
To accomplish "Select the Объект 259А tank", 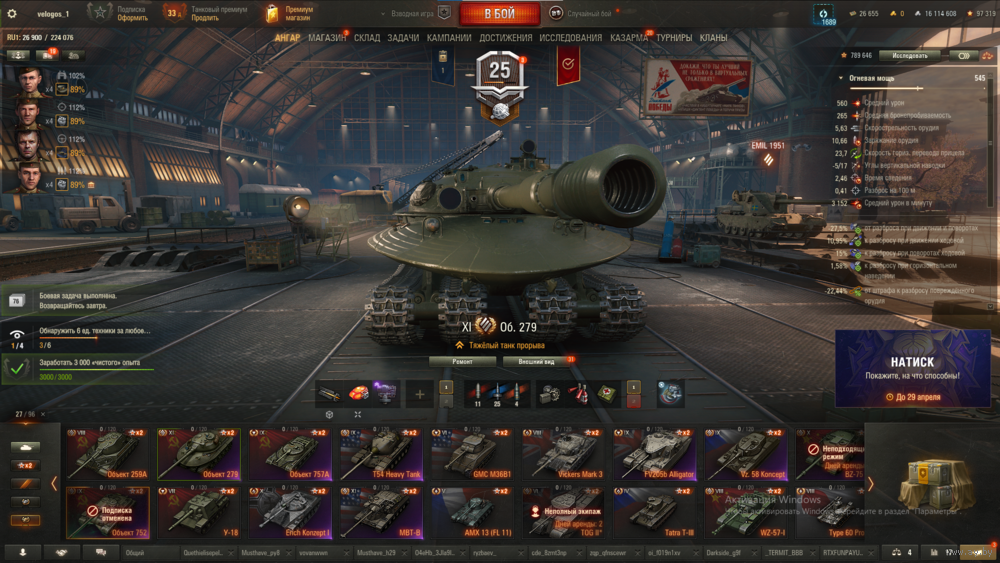I will 107,454.
